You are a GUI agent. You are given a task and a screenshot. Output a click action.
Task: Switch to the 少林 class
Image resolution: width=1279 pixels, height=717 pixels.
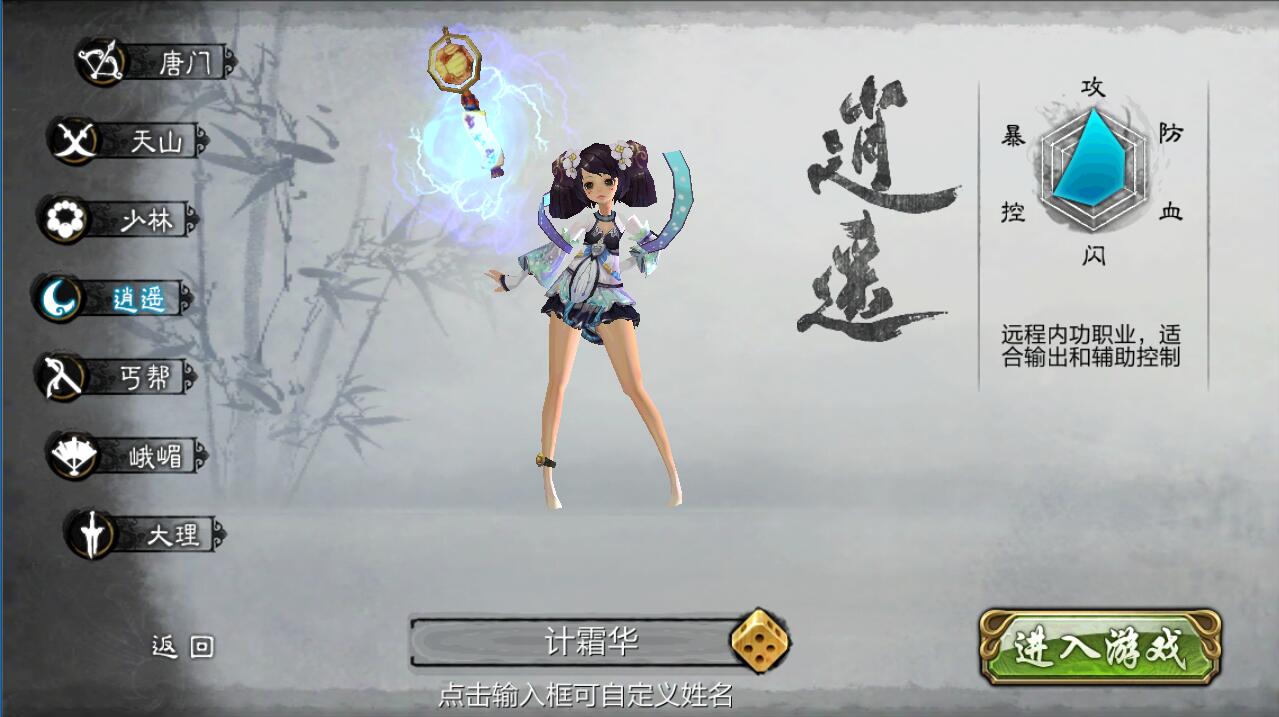click(x=120, y=219)
